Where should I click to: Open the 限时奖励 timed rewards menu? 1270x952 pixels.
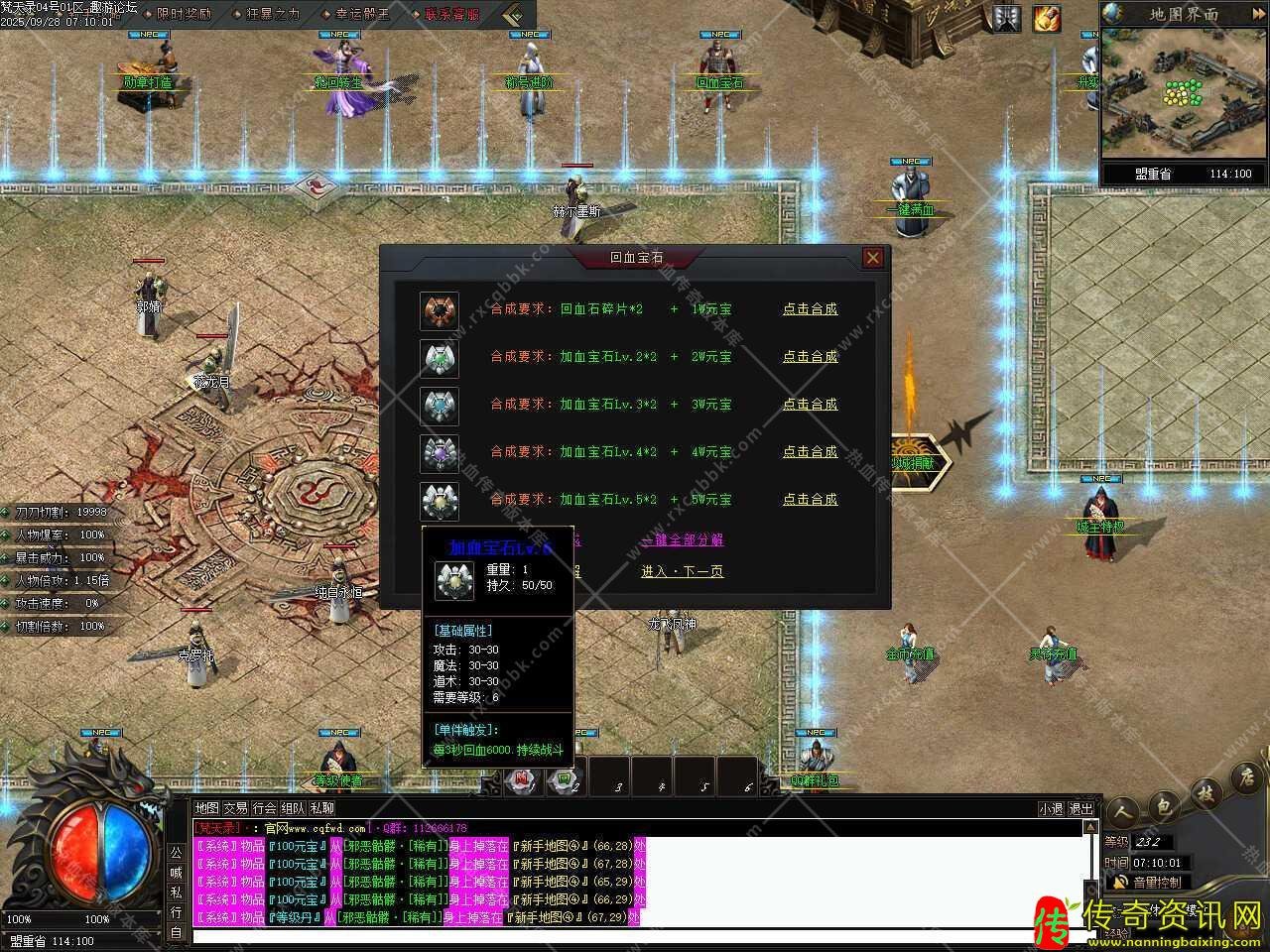[x=184, y=14]
